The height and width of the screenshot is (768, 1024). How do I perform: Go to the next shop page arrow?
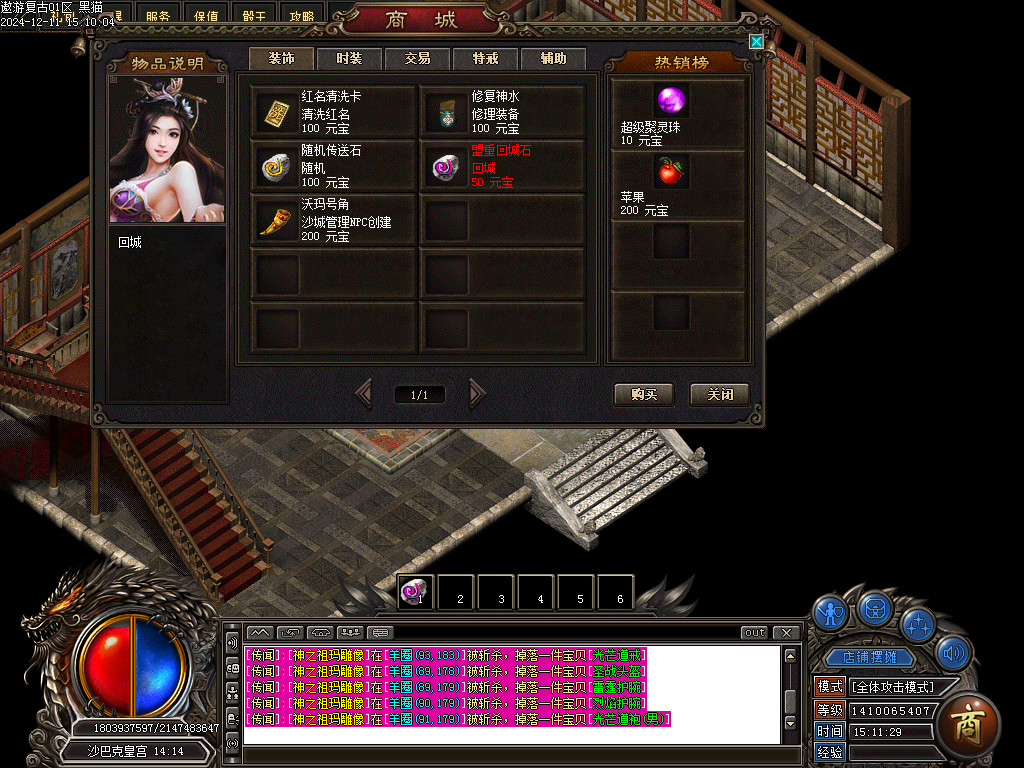tap(477, 394)
